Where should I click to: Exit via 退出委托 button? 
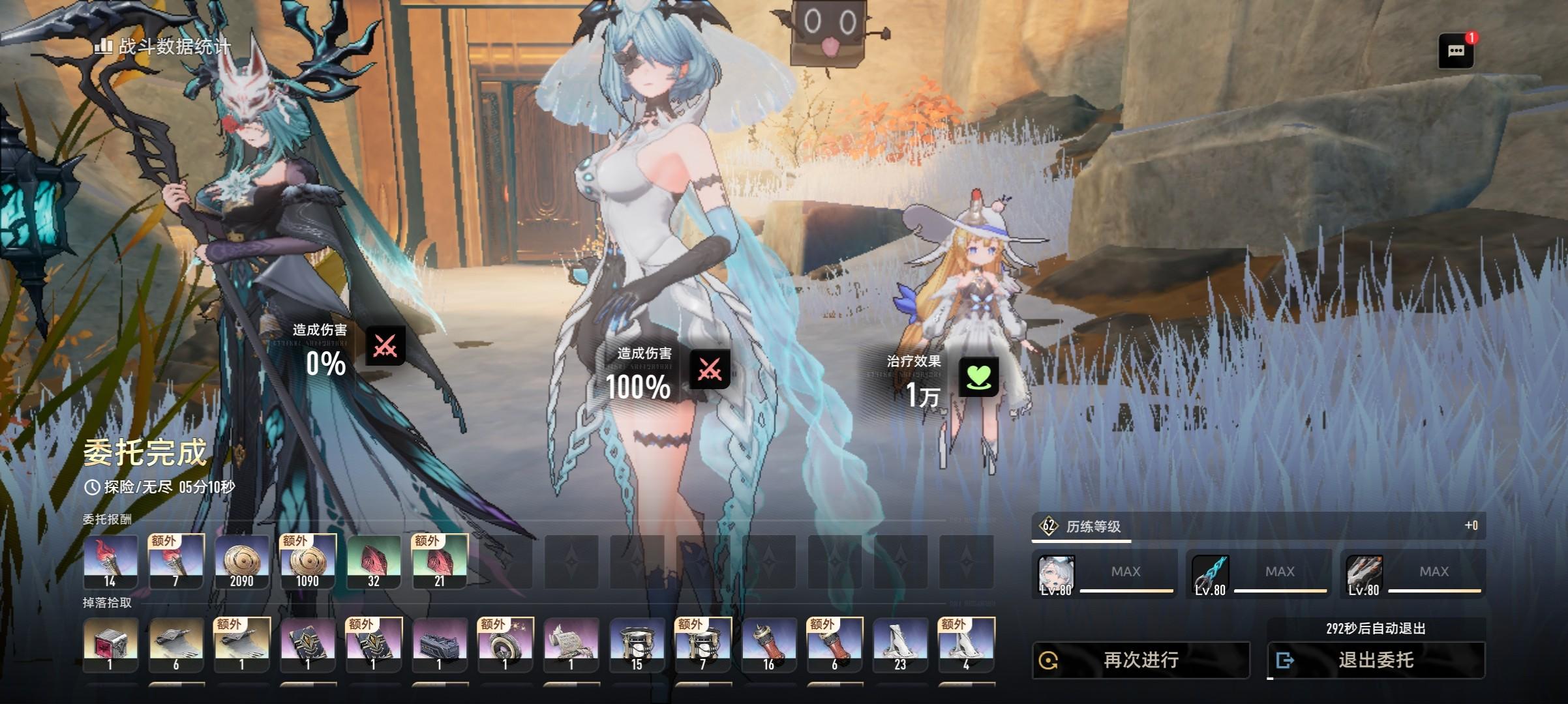pos(1376,660)
